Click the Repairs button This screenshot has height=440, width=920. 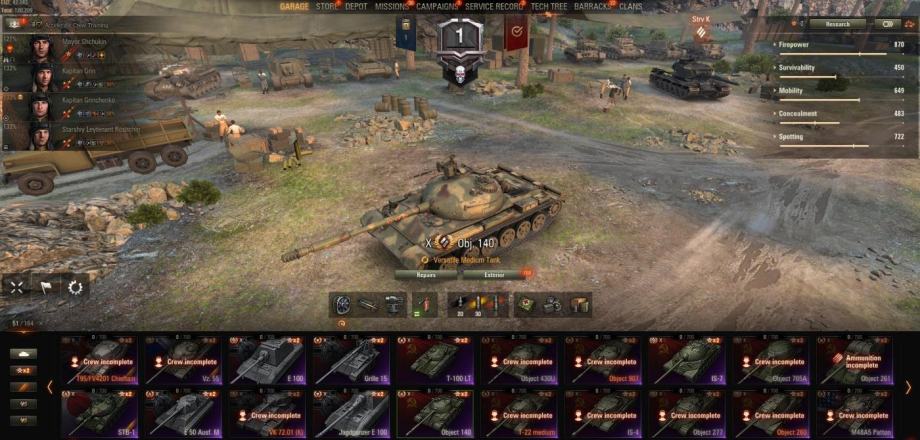424,274
